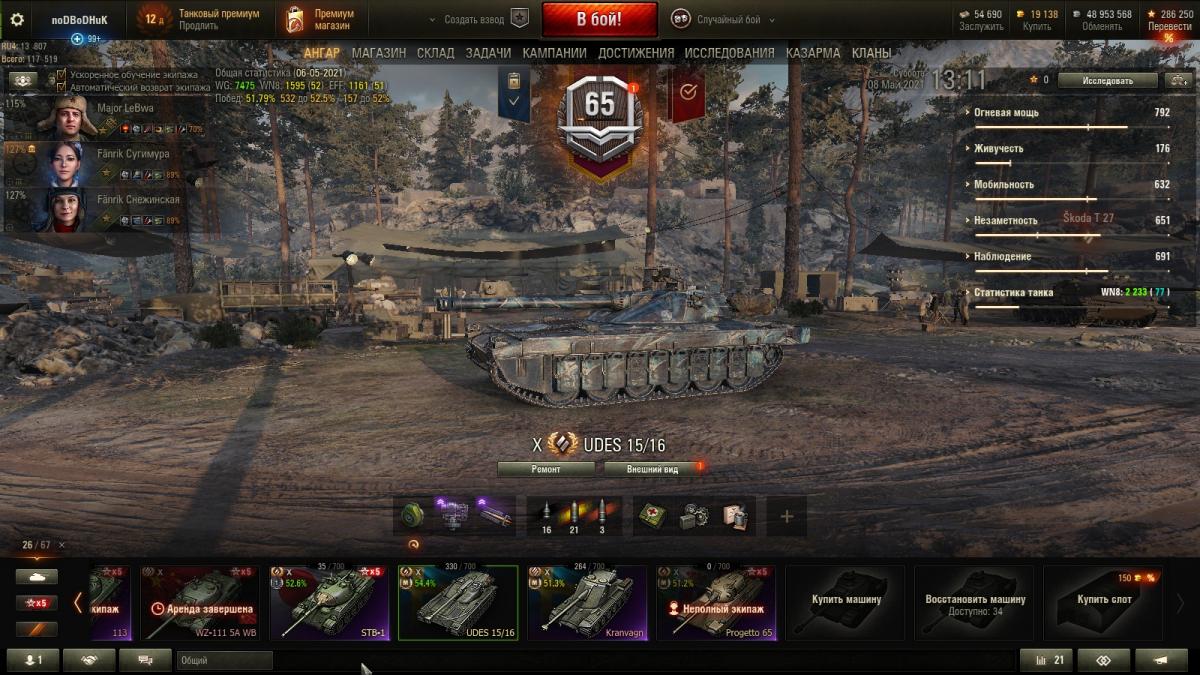Choose the Progetto 65 tank card
Image resolution: width=1200 pixels, height=675 pixels.
point(716,602)
